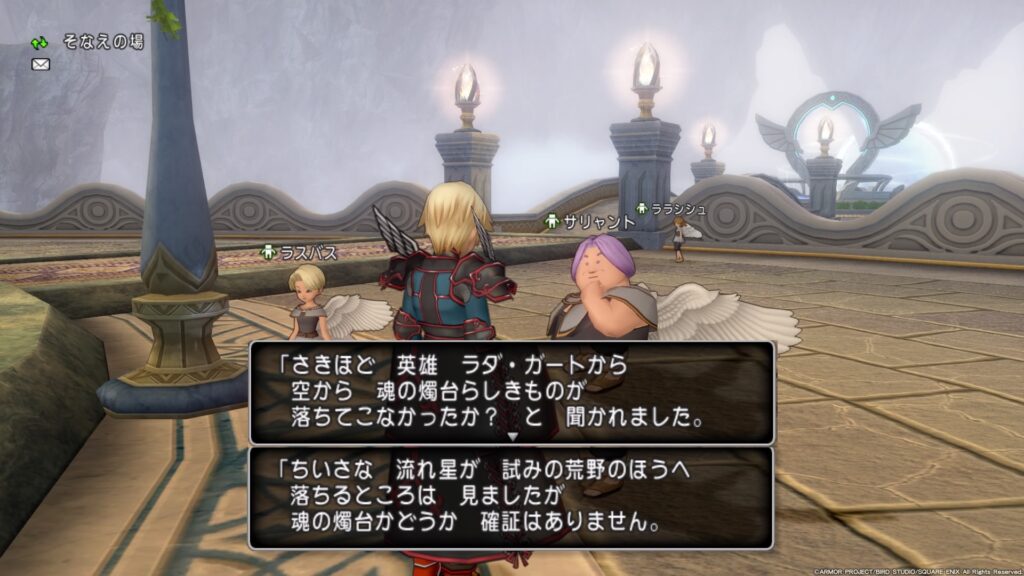1024x576 pixels.
Task: Click the lower dialogue box about 流れ星
Action: 512,497
